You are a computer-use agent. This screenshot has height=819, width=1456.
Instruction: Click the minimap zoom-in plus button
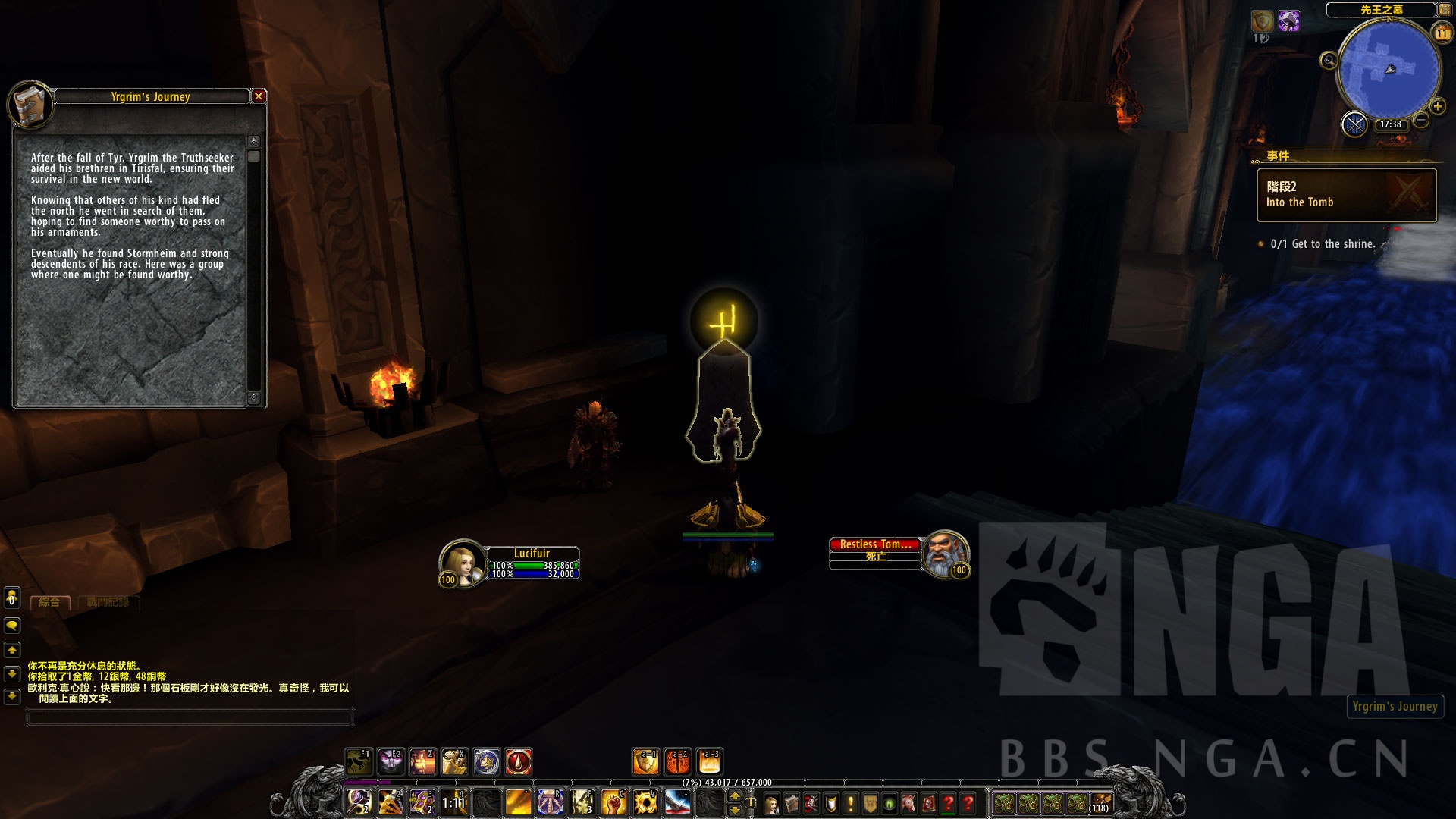pos(1437,106)
